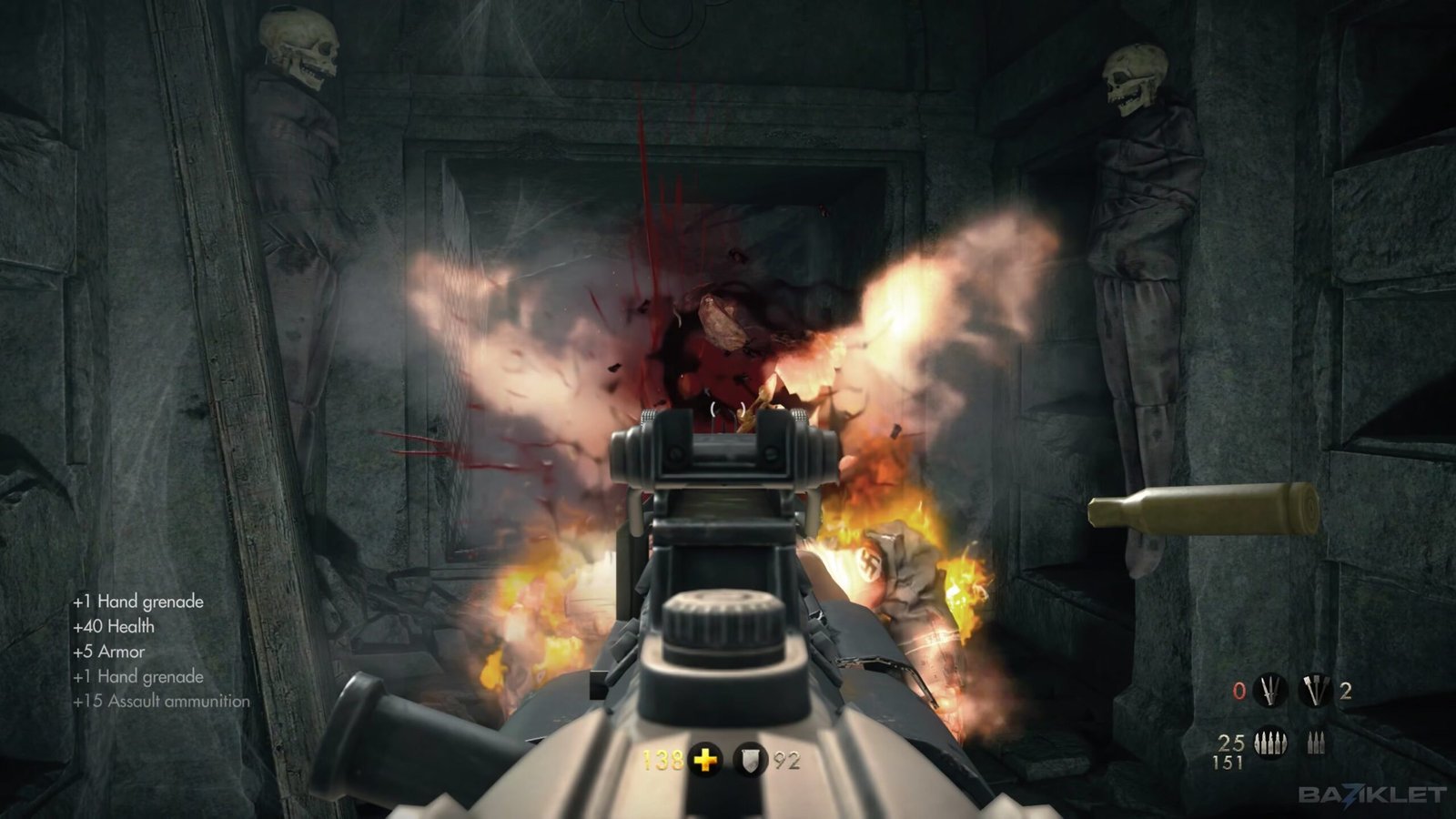Click the dimmed secondary ammo icon
The image size is (1456, 819).
pos(1315,744)
